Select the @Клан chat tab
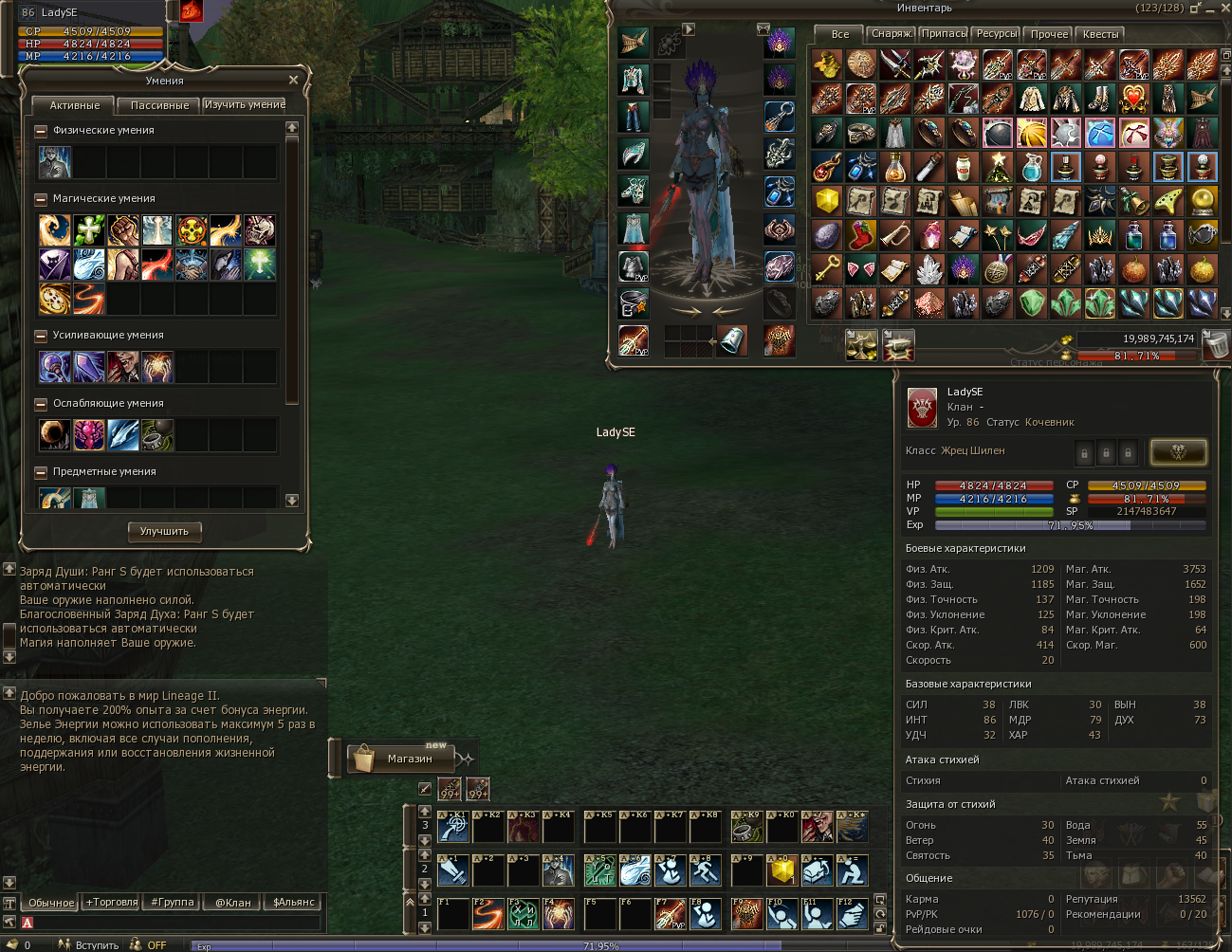 pyautogui.click(x=232, y=902)
